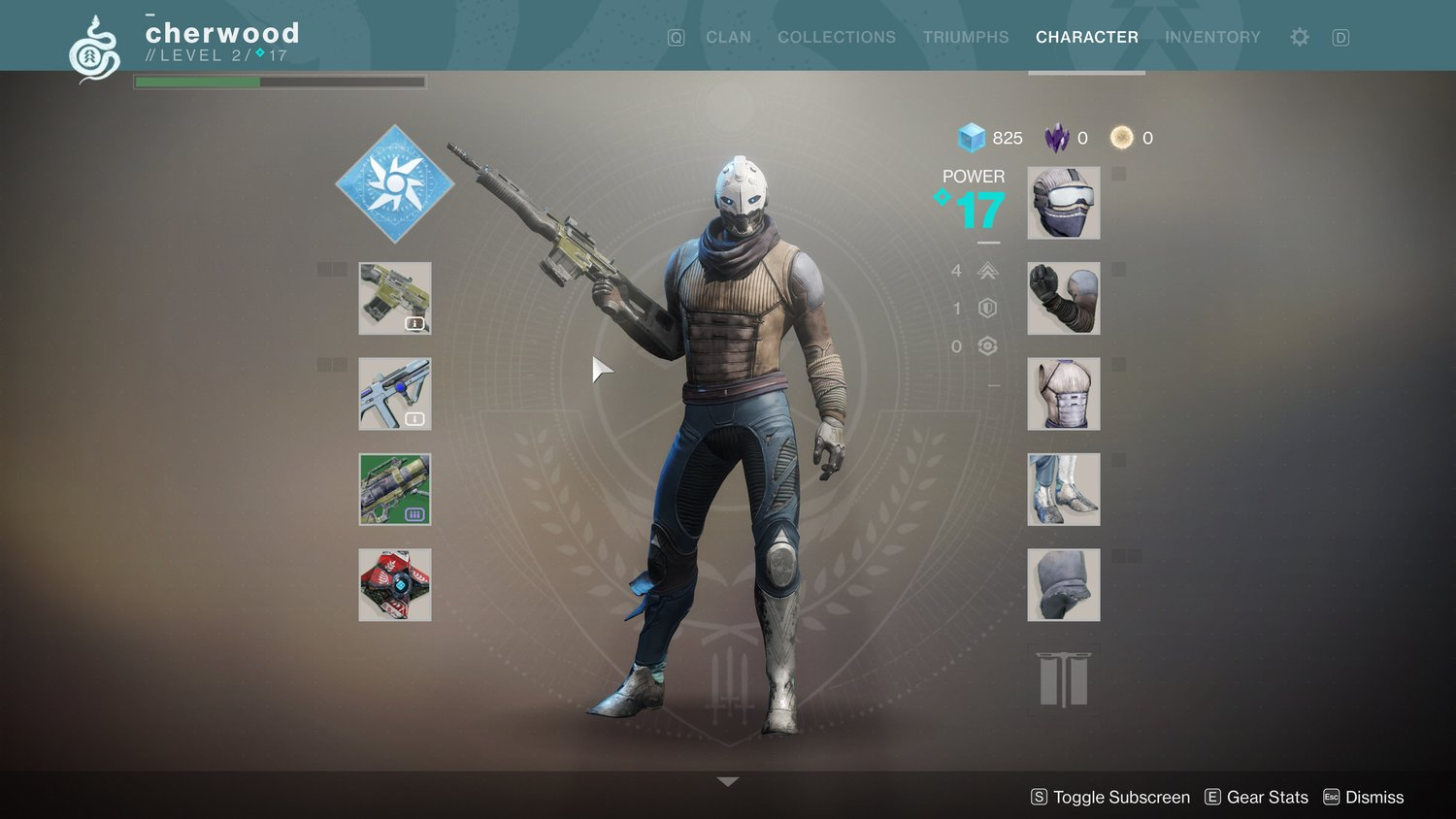This screenshot has height=819, width=1456.
Task: Select the yellow-green kinetic weapon slot
Action: tap(395, 298)
